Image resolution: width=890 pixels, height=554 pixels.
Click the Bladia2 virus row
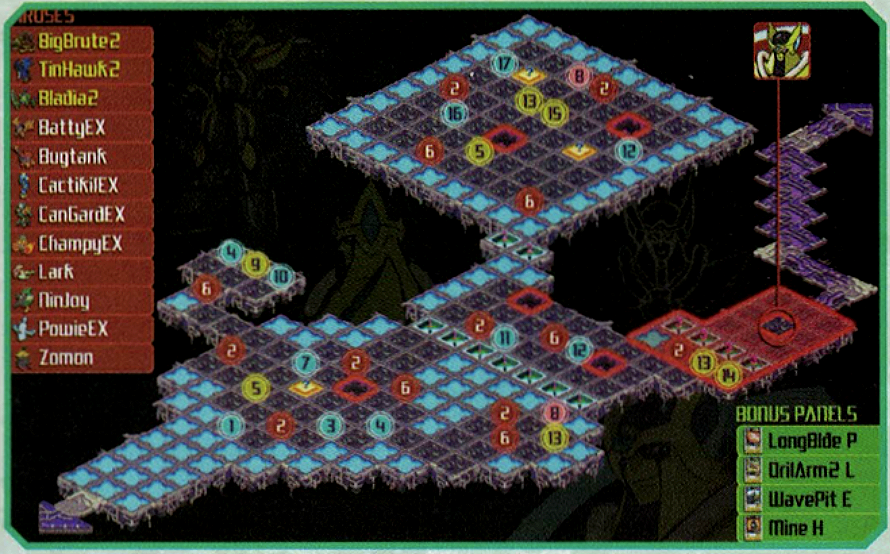(x=81, y=99)
